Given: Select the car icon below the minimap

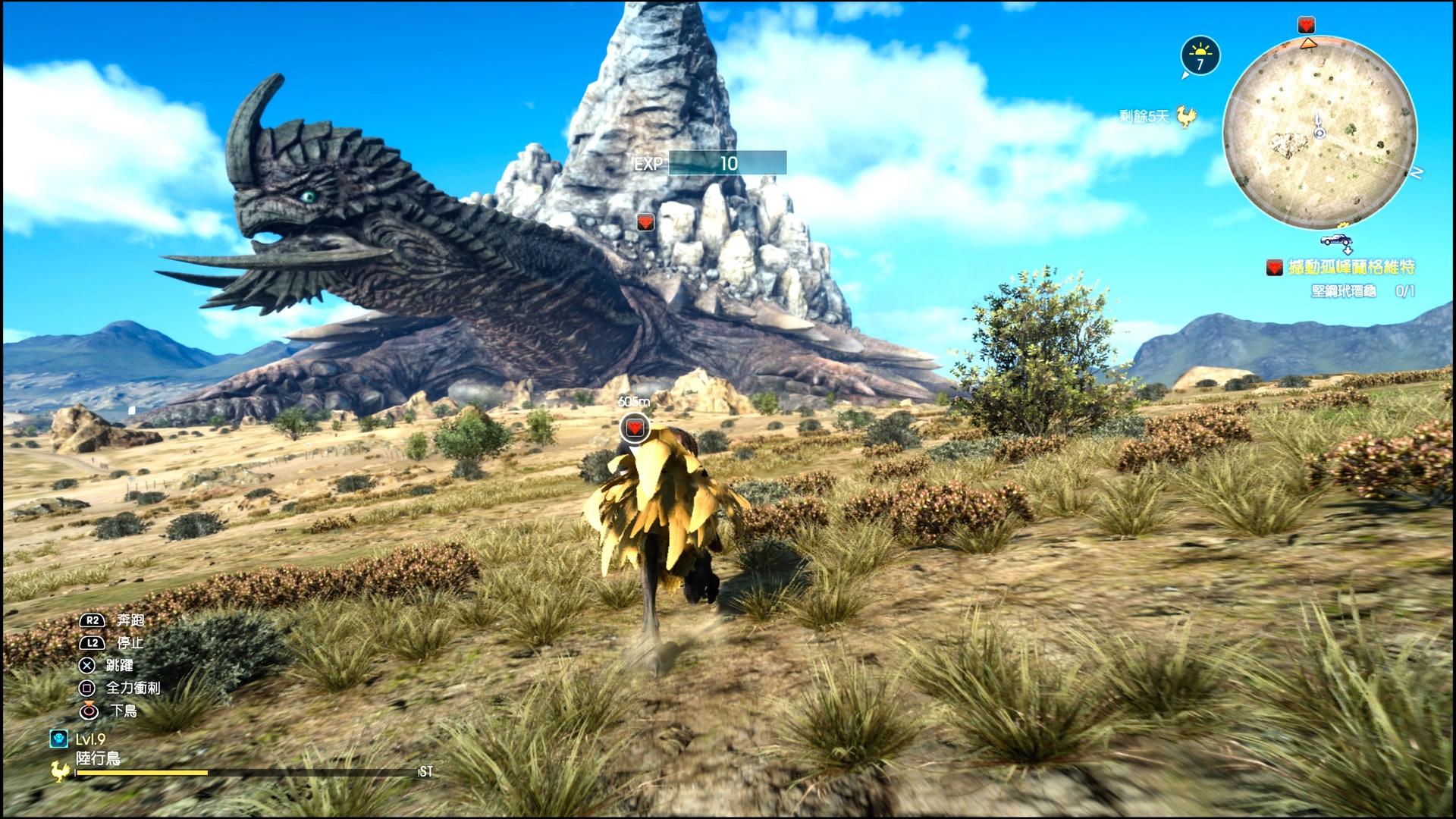Looking at the screenshot, I should [1336, 240].
